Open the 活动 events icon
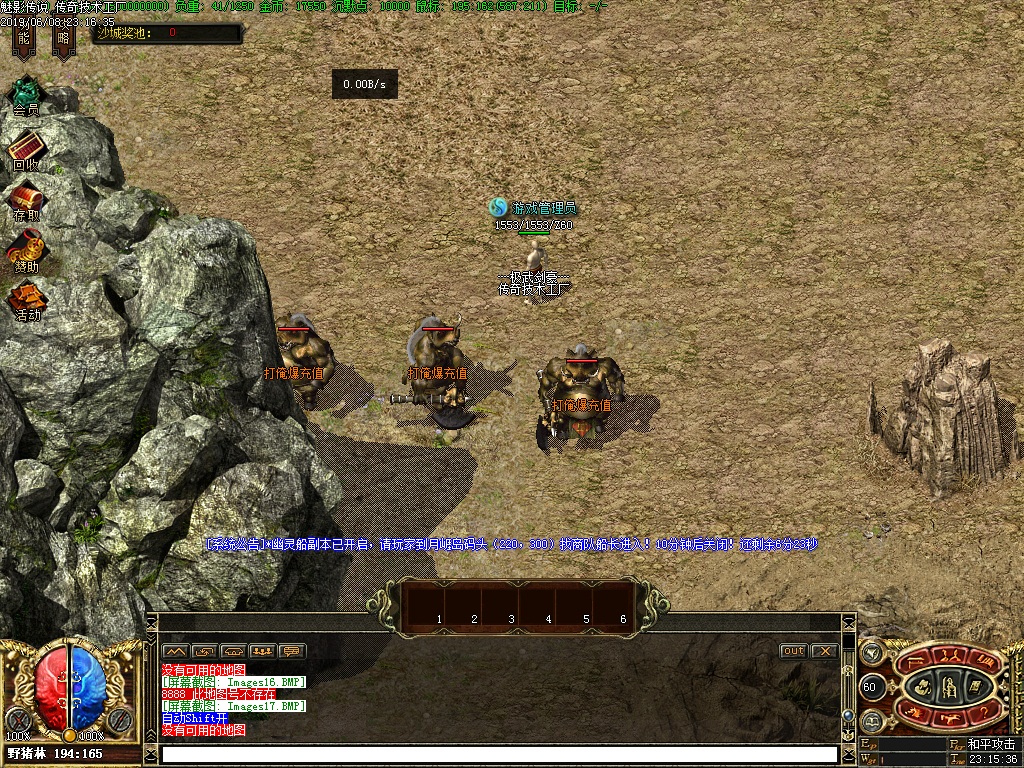The height and width of the screenshot is (768, 1024). (x=27, y=300)
